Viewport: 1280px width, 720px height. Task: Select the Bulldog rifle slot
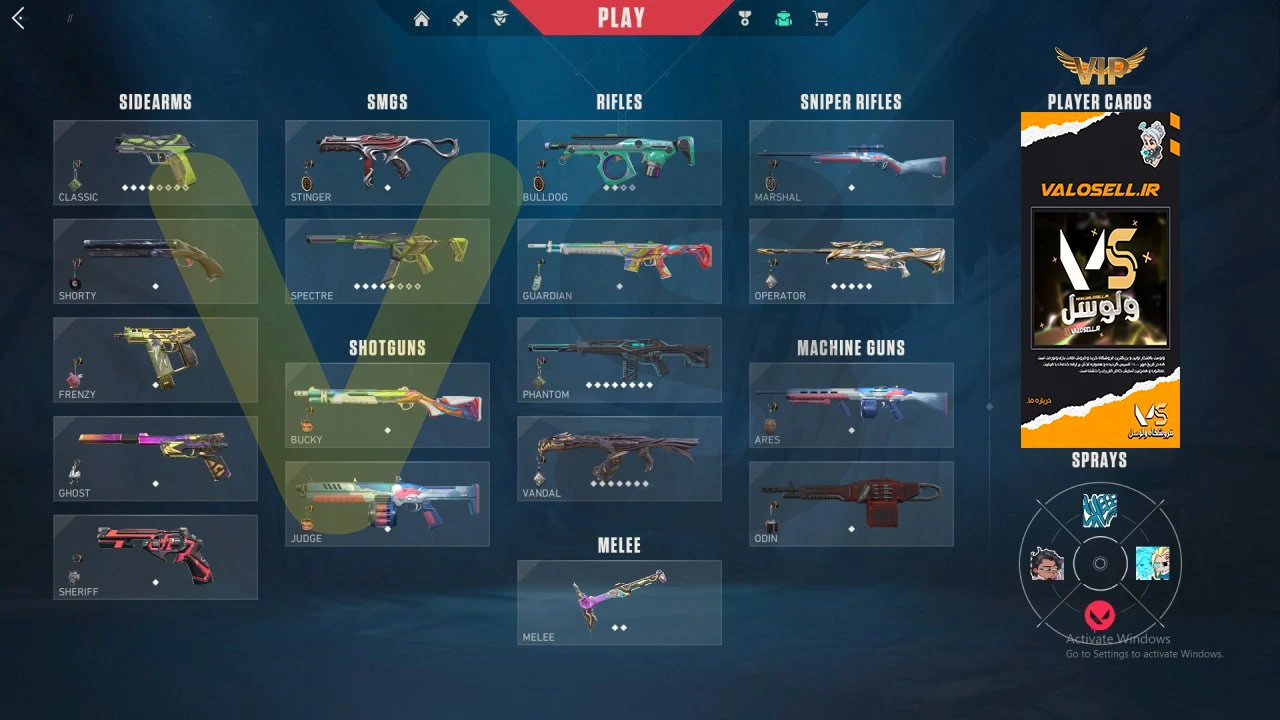coord(619,162)
